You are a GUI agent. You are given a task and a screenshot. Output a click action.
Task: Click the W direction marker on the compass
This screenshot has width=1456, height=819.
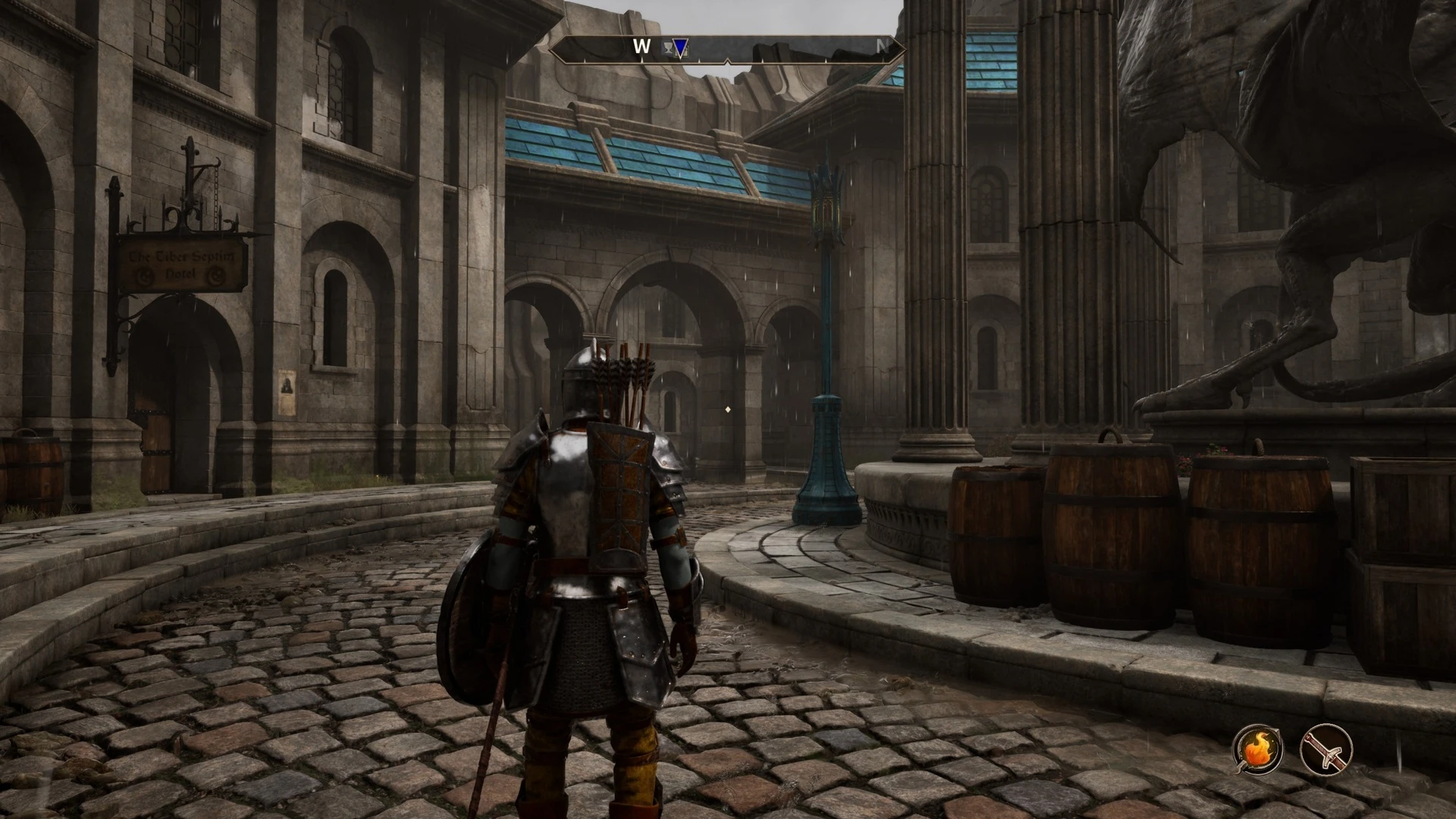click(x=642, y=47)
